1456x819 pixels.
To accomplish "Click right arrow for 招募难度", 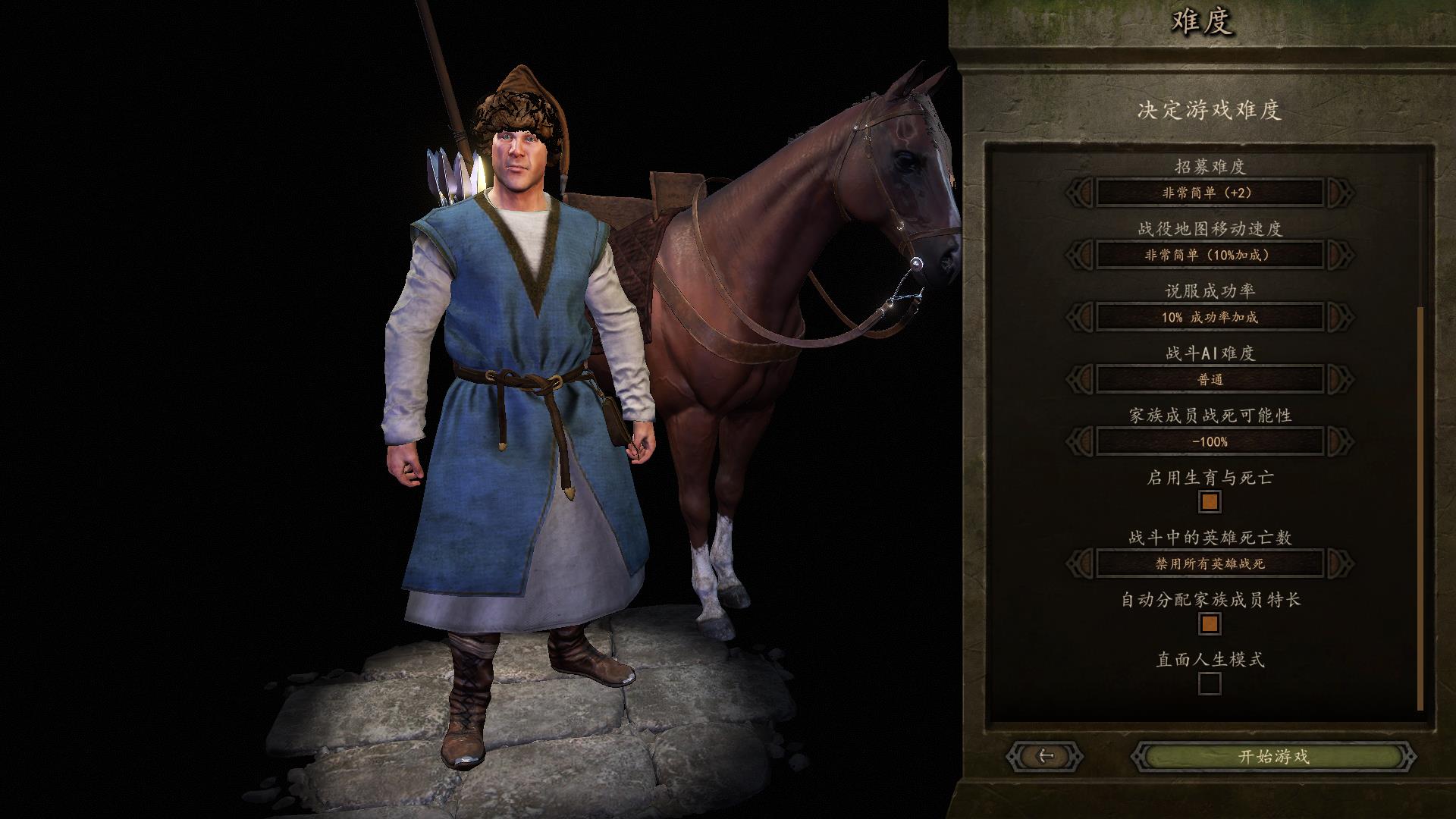I will point(1340,193).
